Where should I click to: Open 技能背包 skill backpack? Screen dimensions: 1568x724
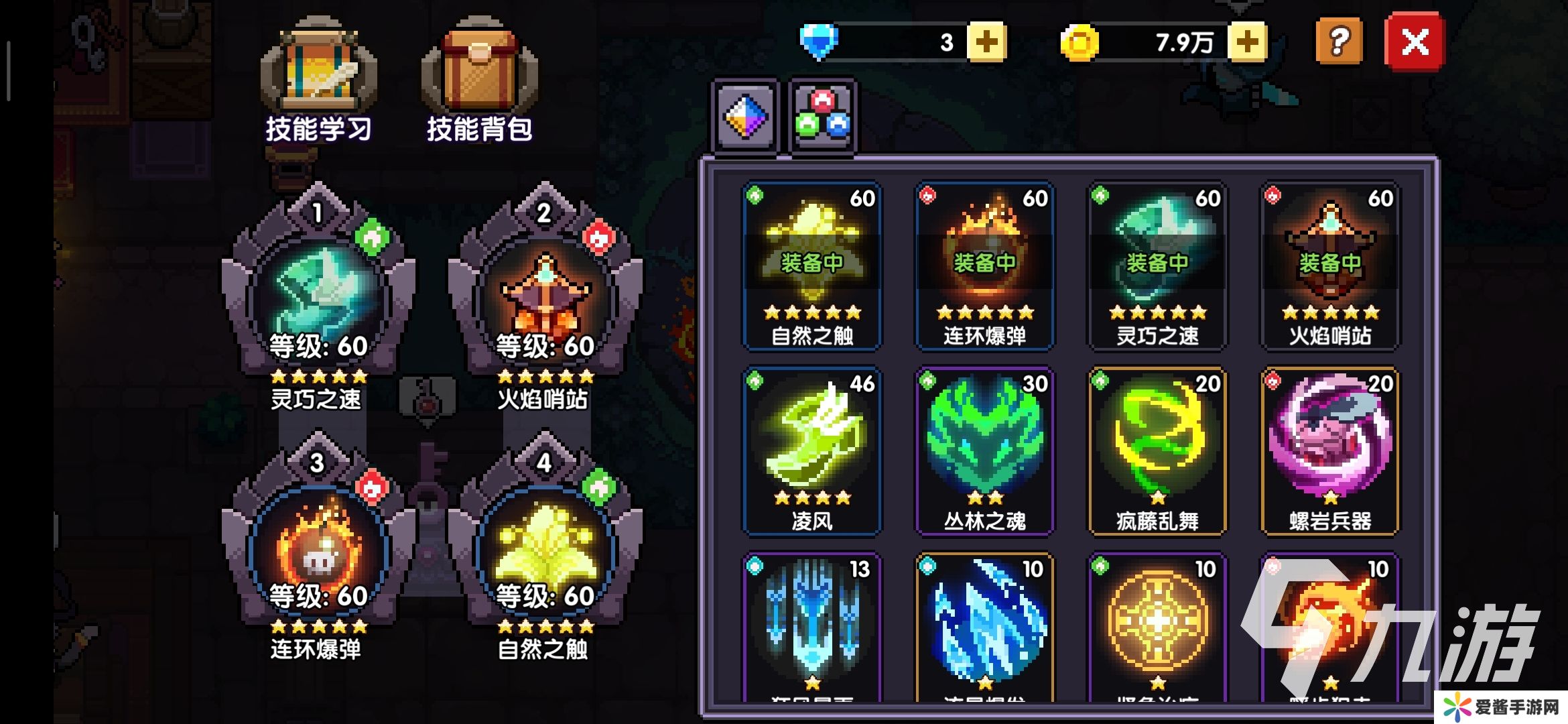tap(479, 80)
